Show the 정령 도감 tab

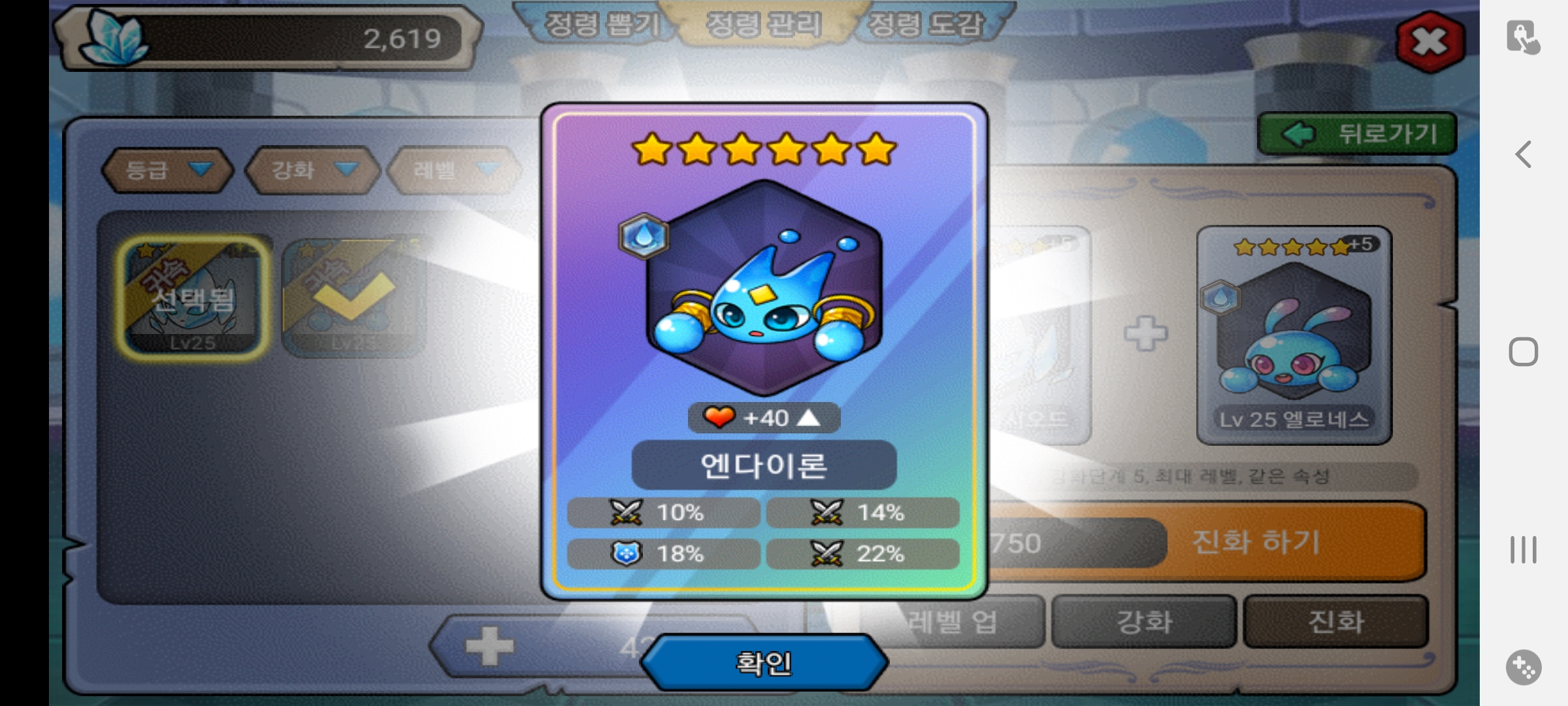[x=925, y=25]
